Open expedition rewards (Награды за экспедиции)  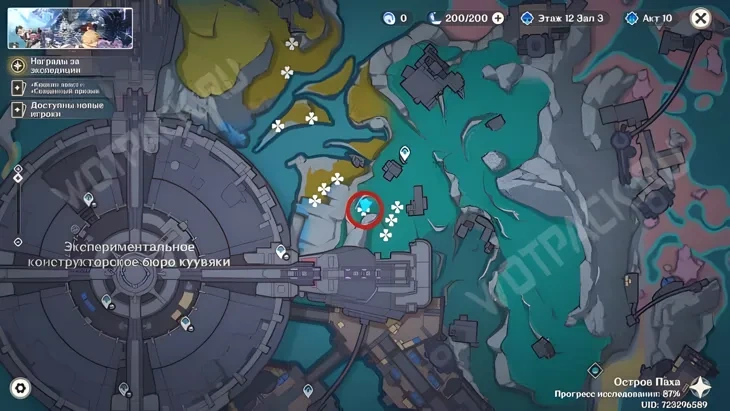tap(57, 65)
